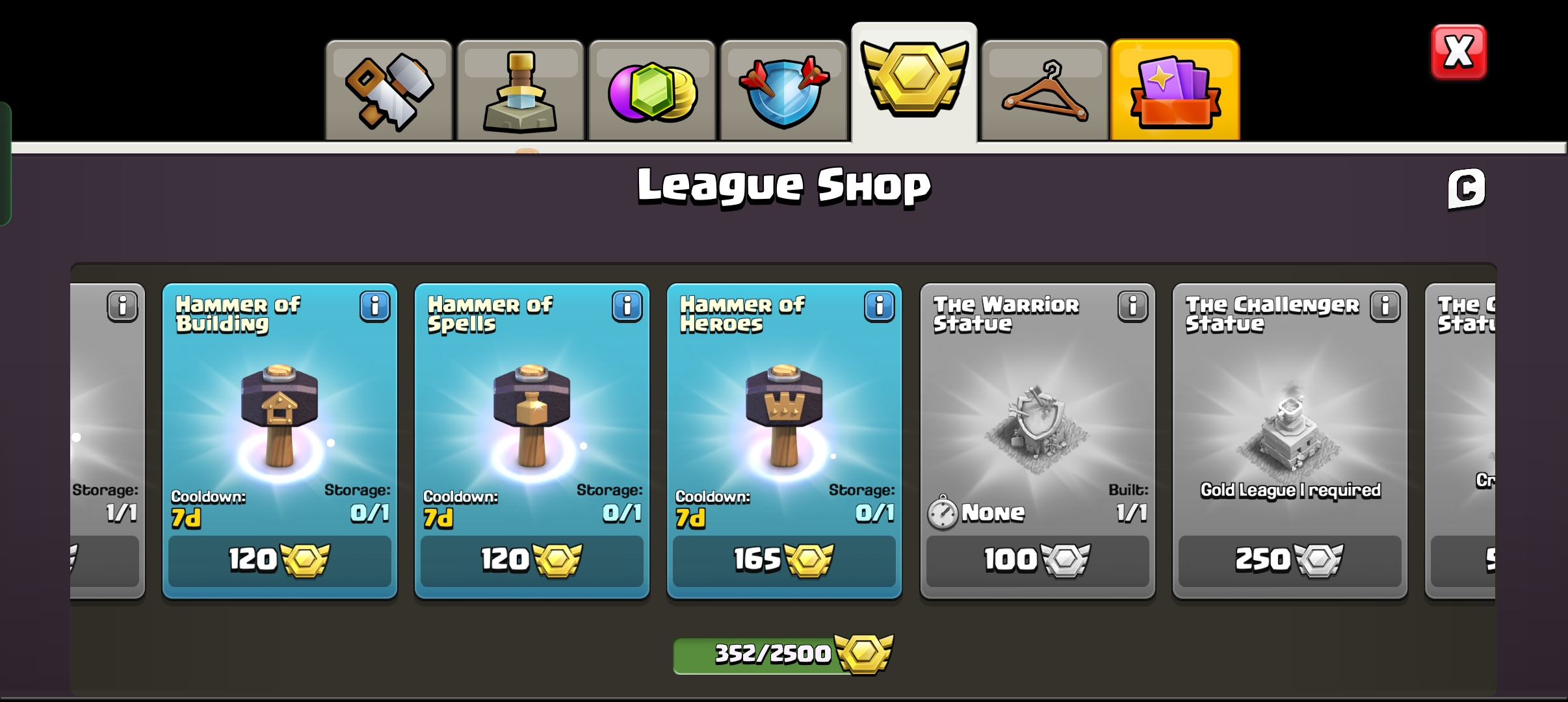Show details of Hammer of Heroes
This screenshot has width=1568, height=702.
click(x=879, y=307)
